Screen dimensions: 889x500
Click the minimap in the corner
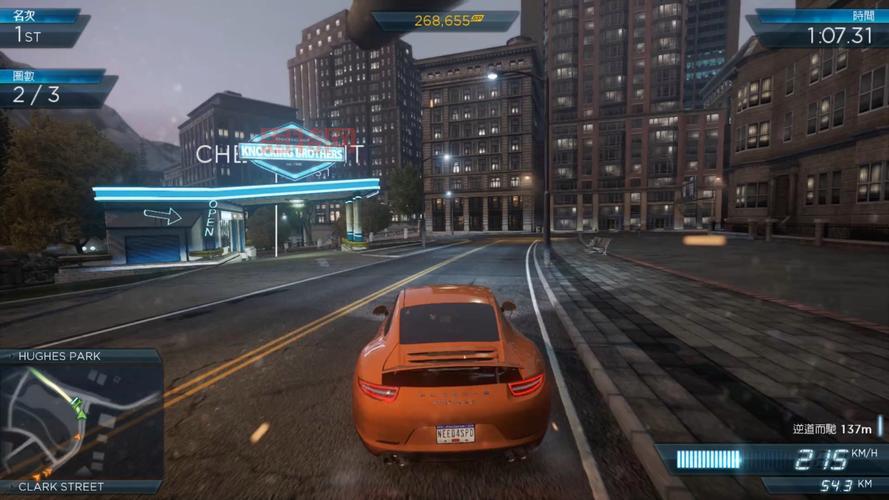(80, 420)
